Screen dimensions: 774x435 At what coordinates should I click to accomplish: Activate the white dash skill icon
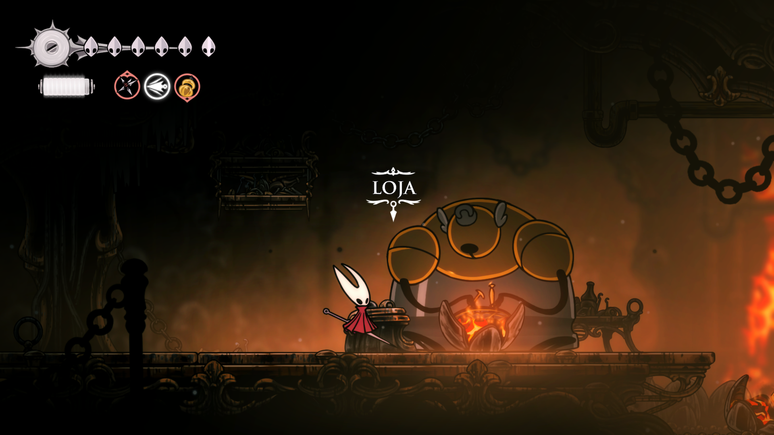157,87
